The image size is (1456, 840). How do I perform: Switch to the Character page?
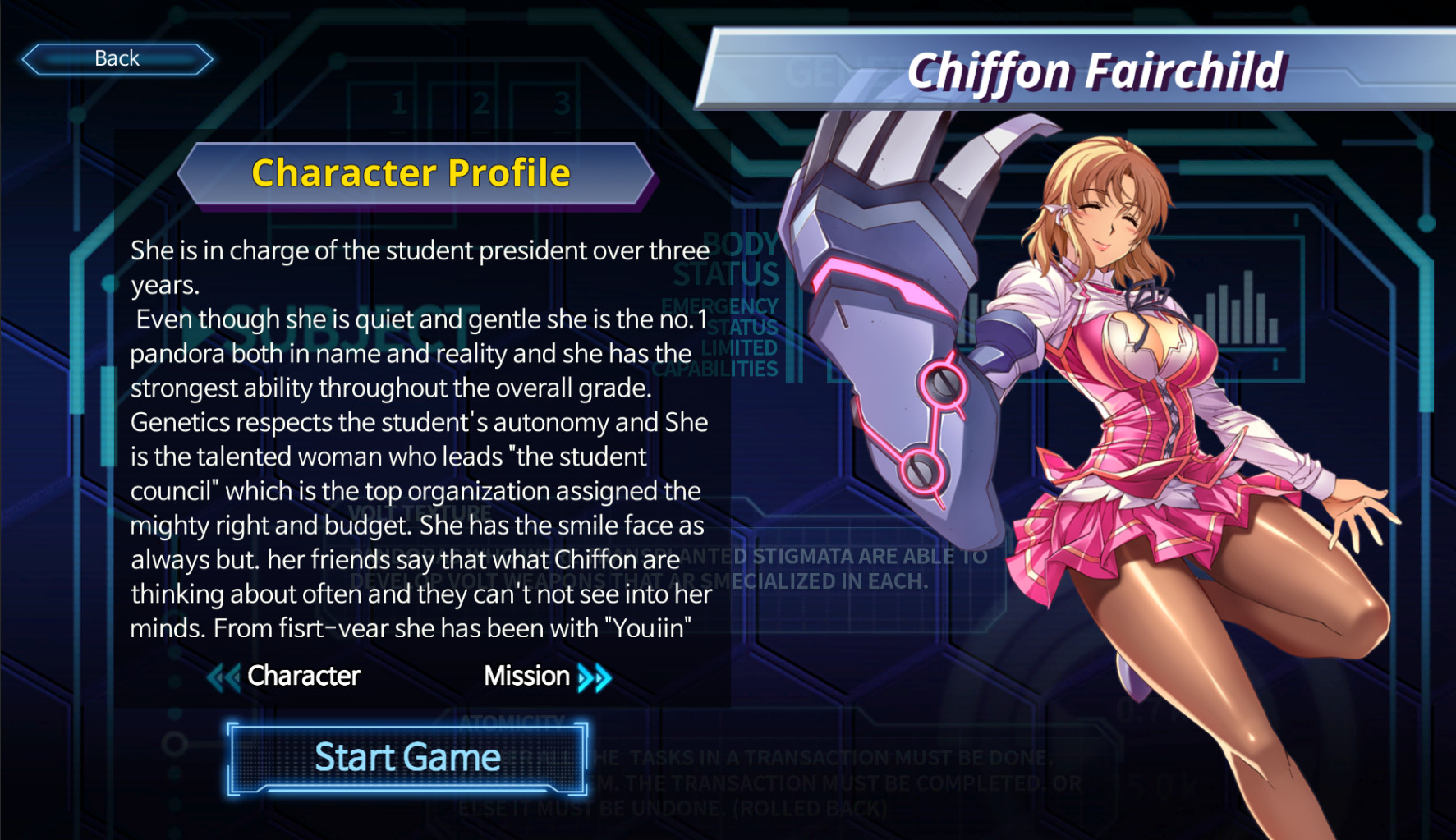[303, 677]
